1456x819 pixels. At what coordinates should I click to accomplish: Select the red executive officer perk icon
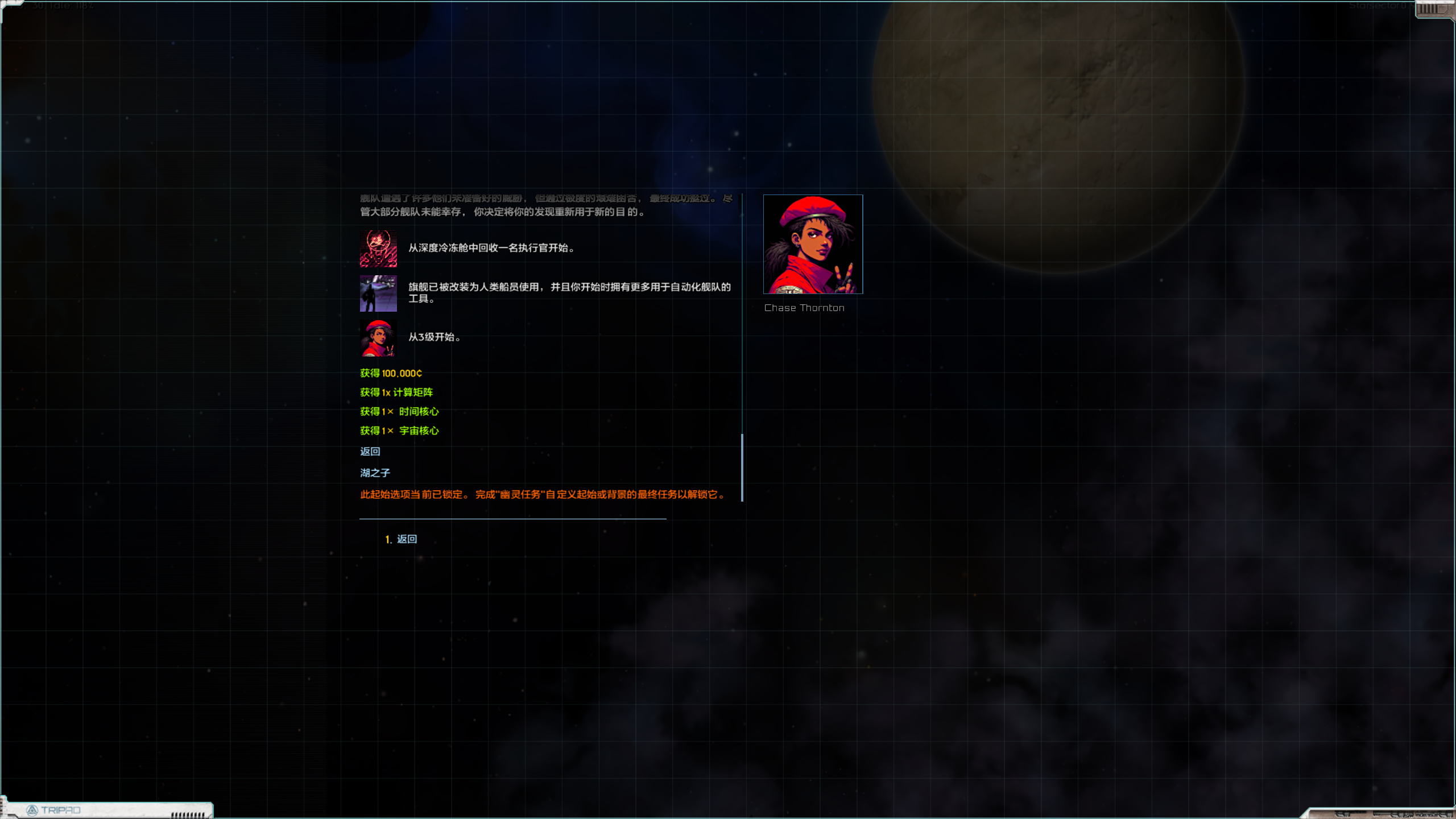[x=378, y=248]
